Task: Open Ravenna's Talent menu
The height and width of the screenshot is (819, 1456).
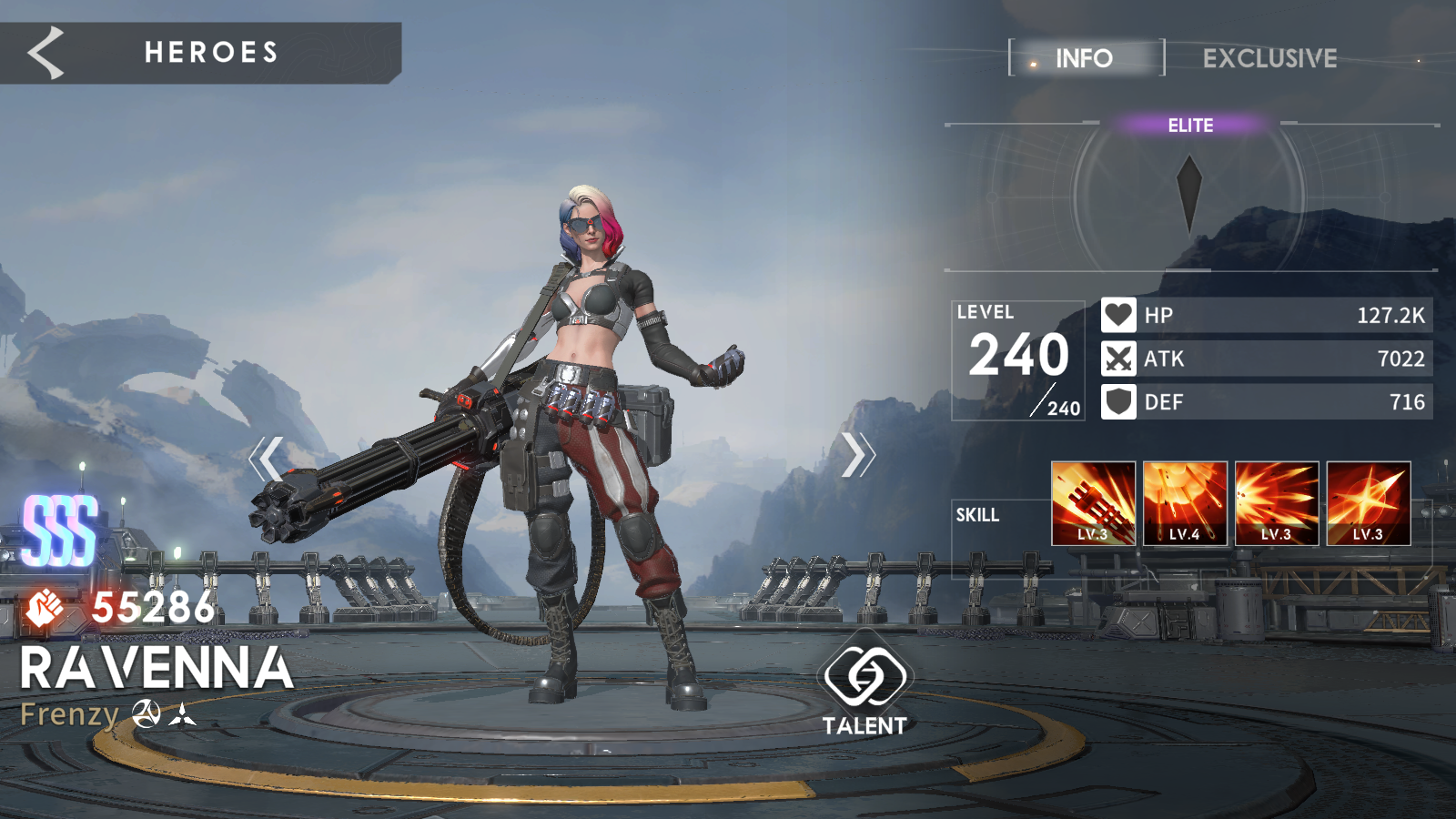Action: pos(864,689)
